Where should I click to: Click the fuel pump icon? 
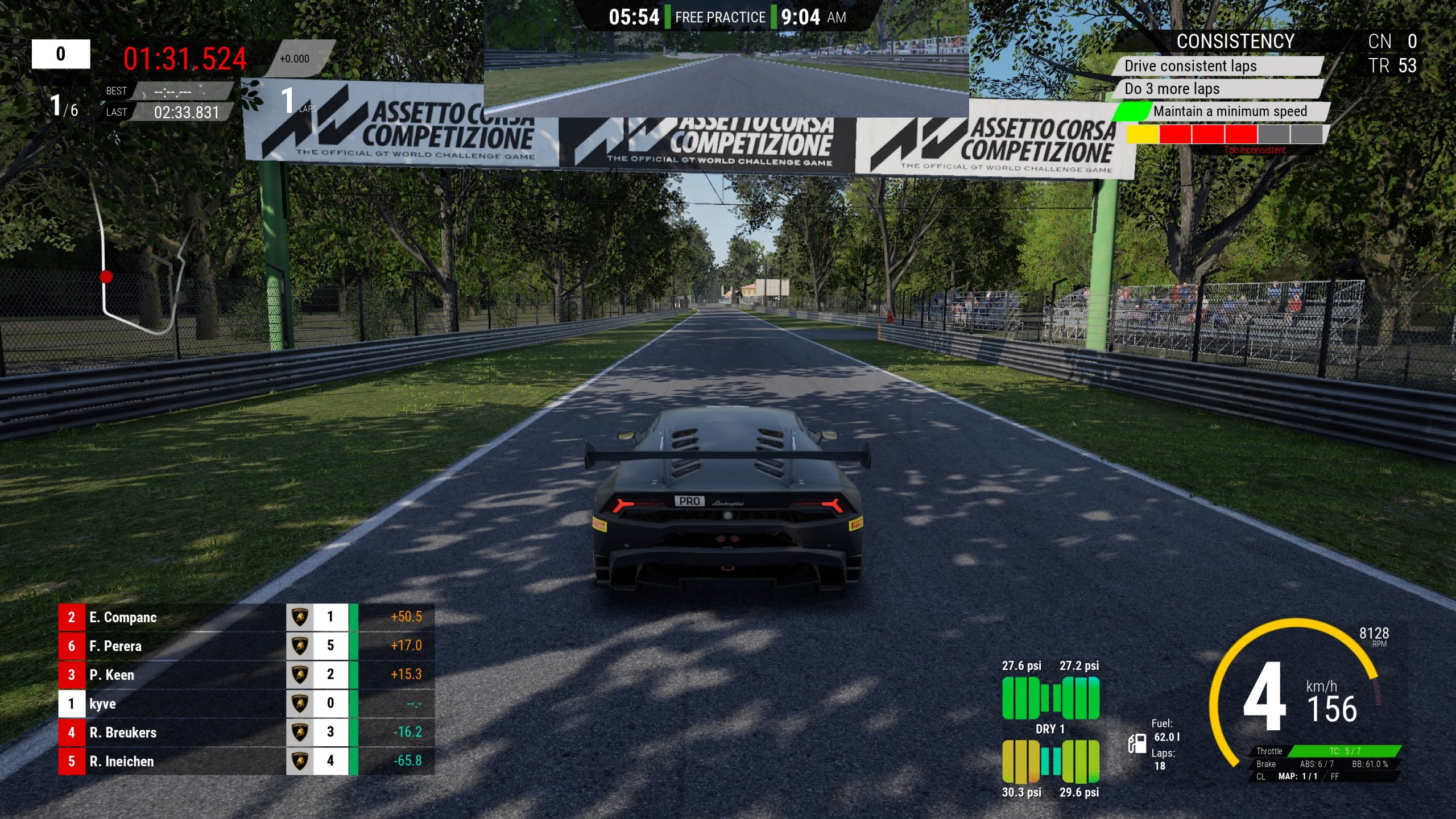point(1137,743)
